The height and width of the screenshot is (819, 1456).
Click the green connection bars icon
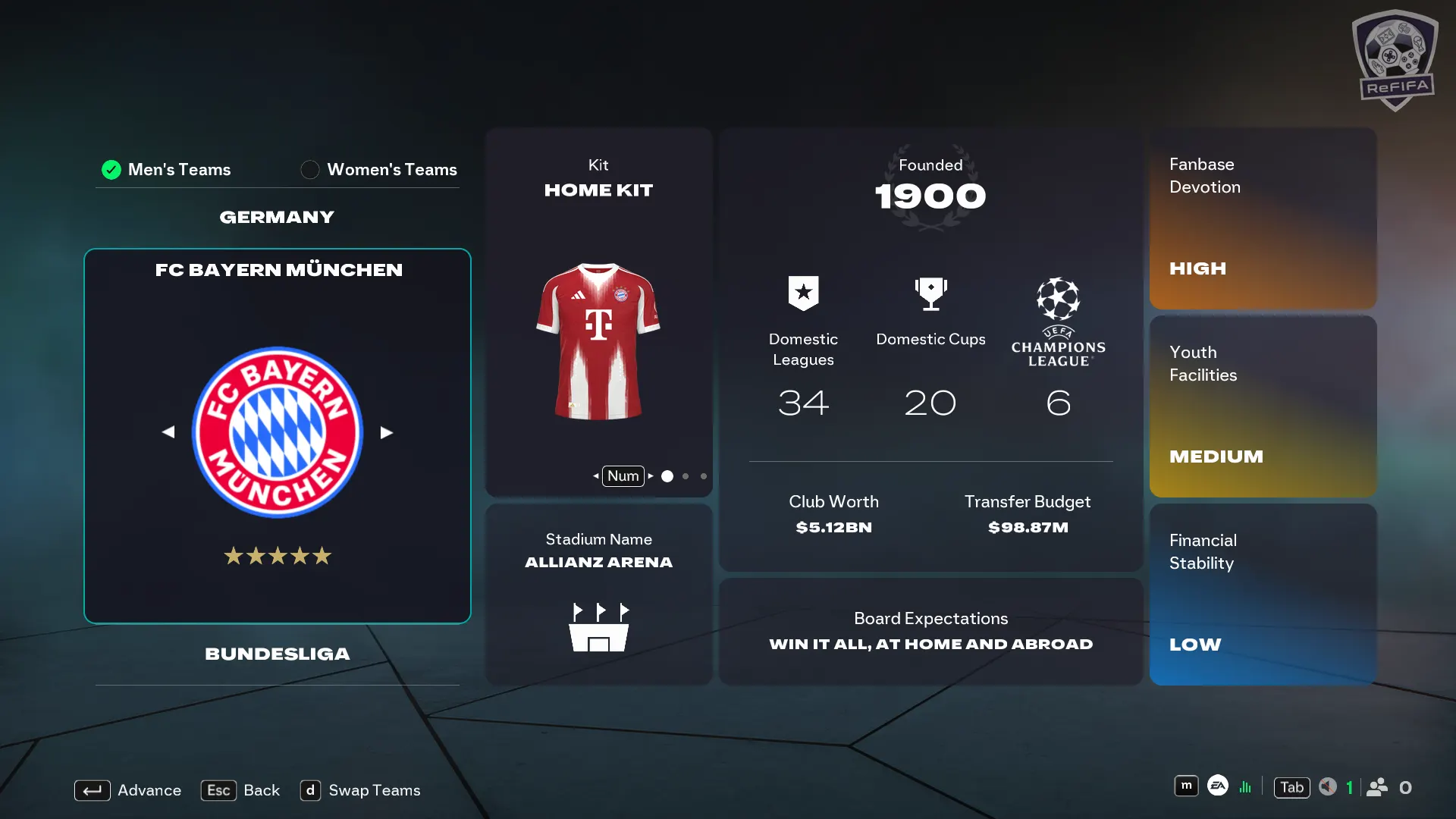tap(1245, 787)
